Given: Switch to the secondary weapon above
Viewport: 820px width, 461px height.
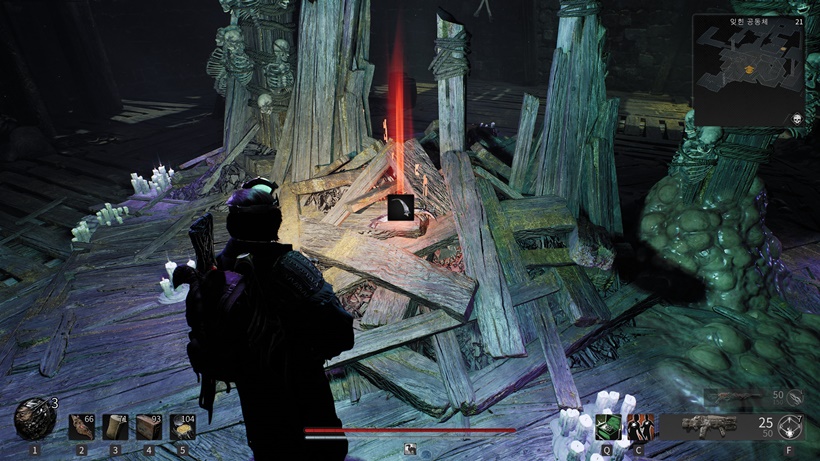Looking at the screenshot, I should pyautogui.click(x=739, y=397).
